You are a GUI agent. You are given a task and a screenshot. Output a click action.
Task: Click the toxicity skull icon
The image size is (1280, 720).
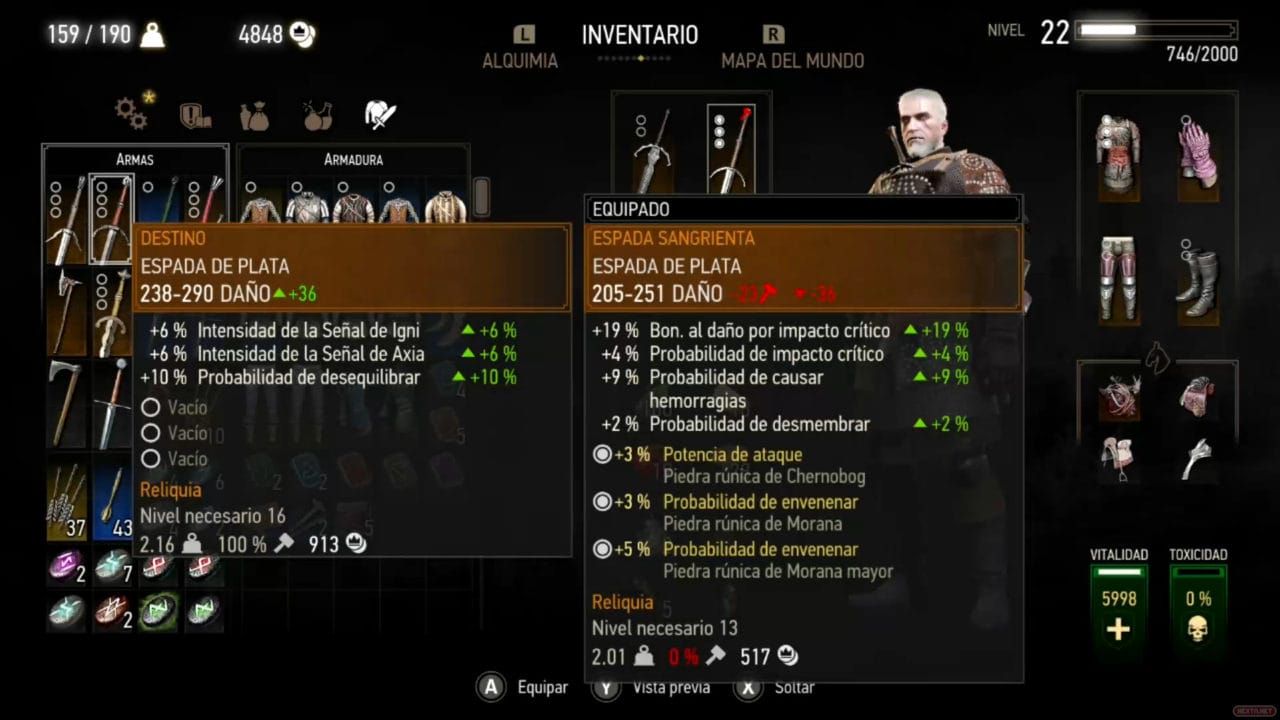1197,630
